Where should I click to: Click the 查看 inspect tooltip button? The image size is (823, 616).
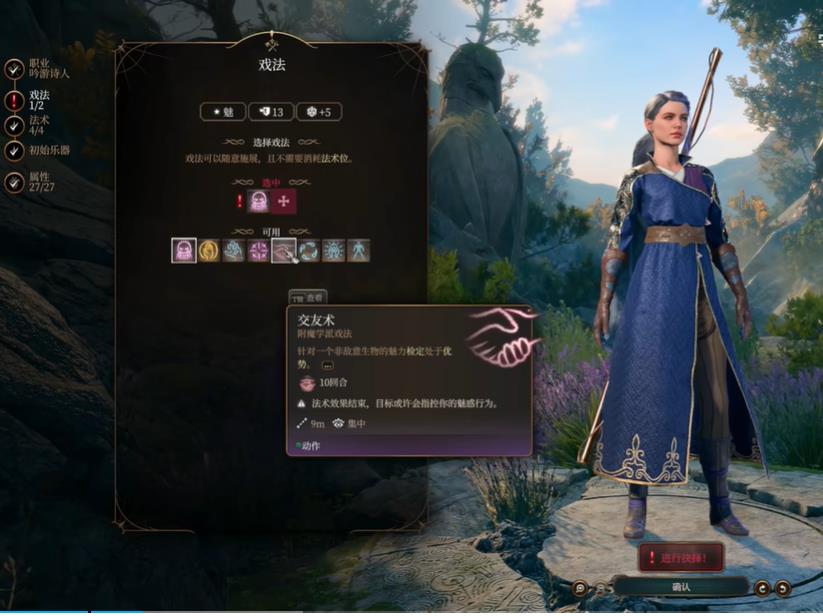pos(308,298)
